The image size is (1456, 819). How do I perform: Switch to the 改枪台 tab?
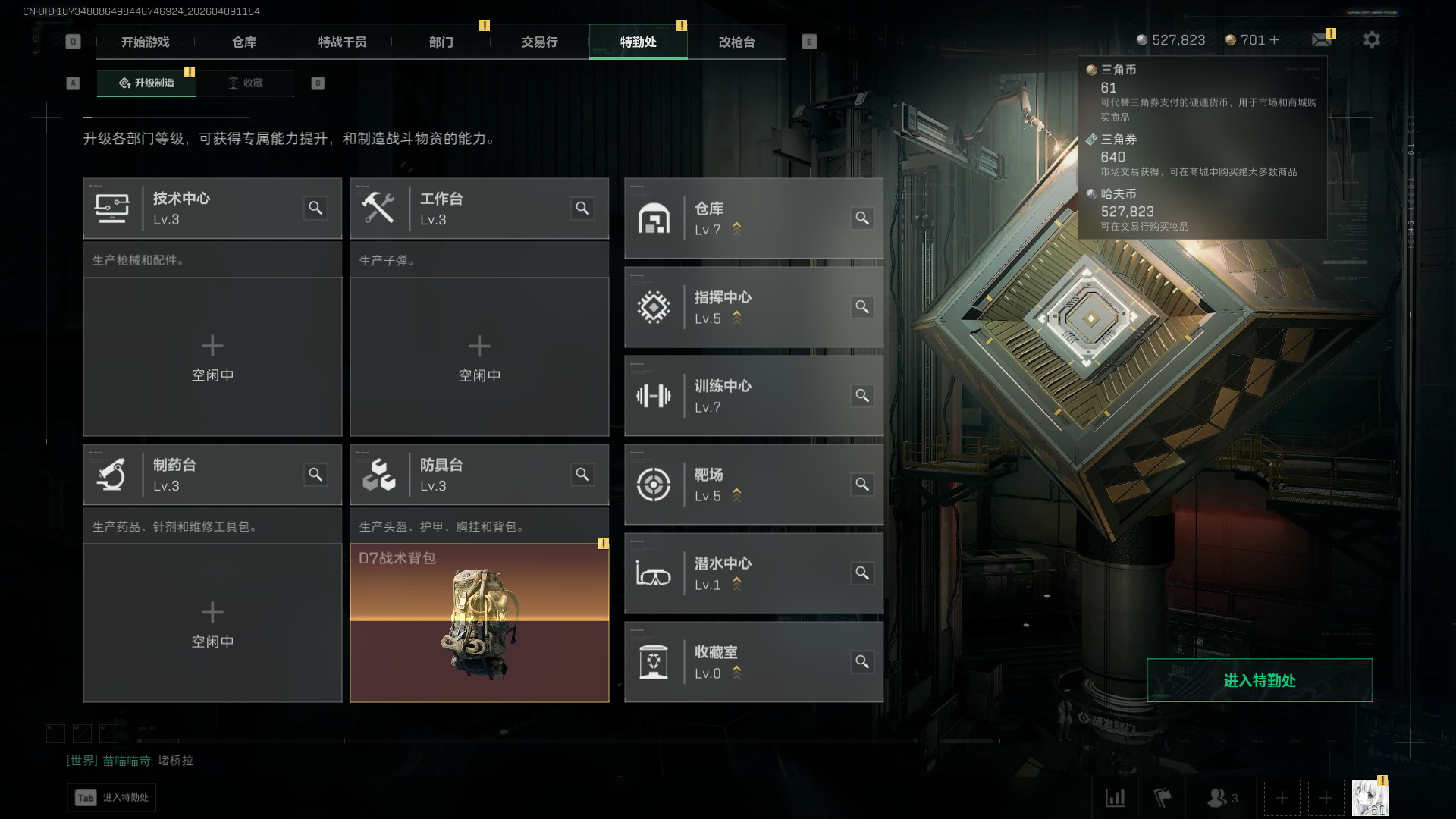point(737,42)
